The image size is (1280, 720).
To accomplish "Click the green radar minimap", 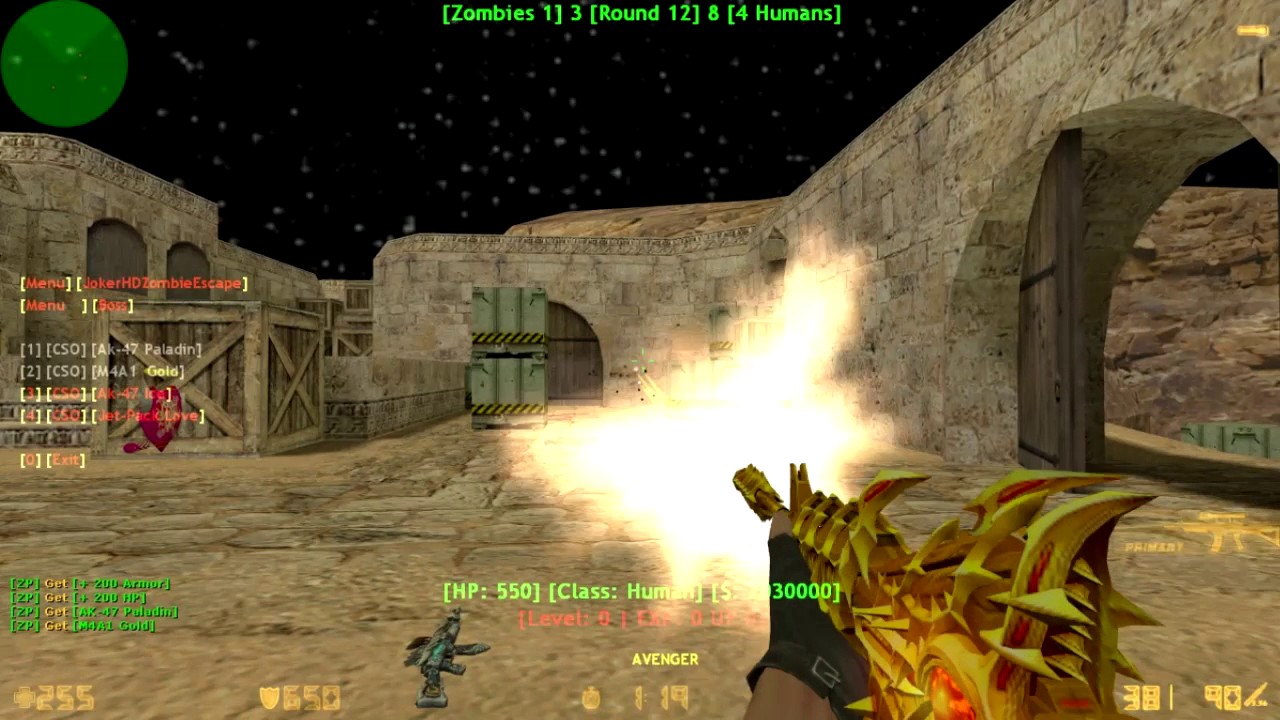I will tap(64, 62).
